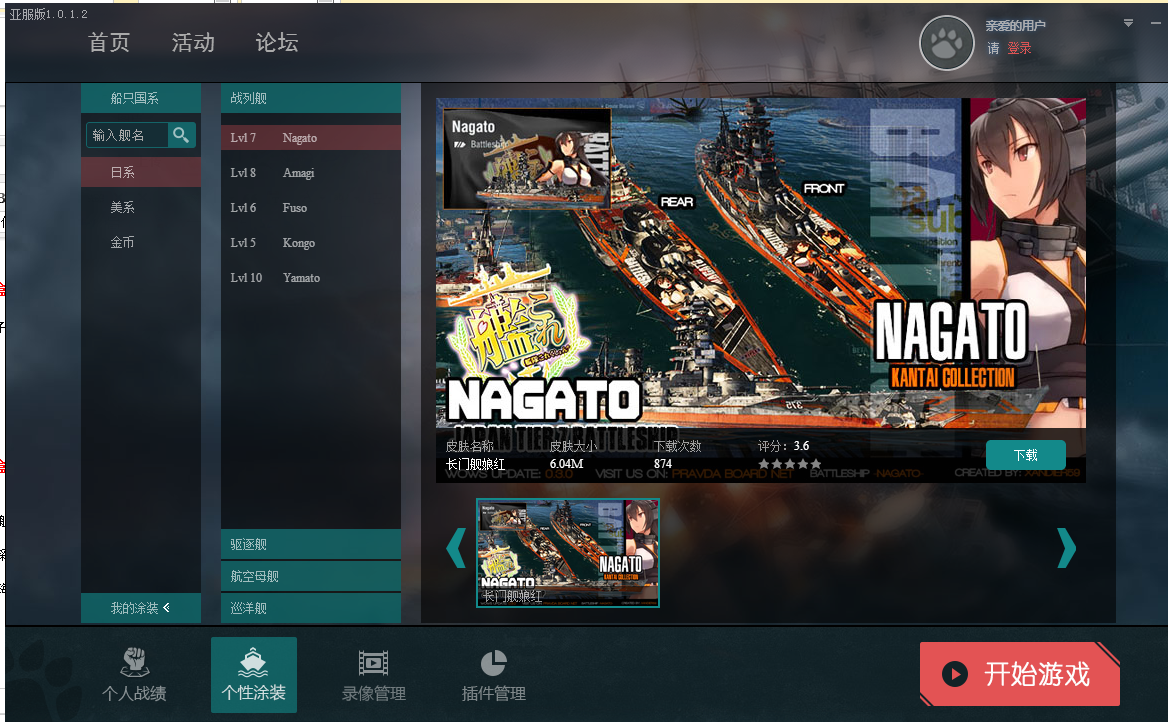Click the paw avatar icon
Screen dimensions: 1168x722
click(946, 43)
